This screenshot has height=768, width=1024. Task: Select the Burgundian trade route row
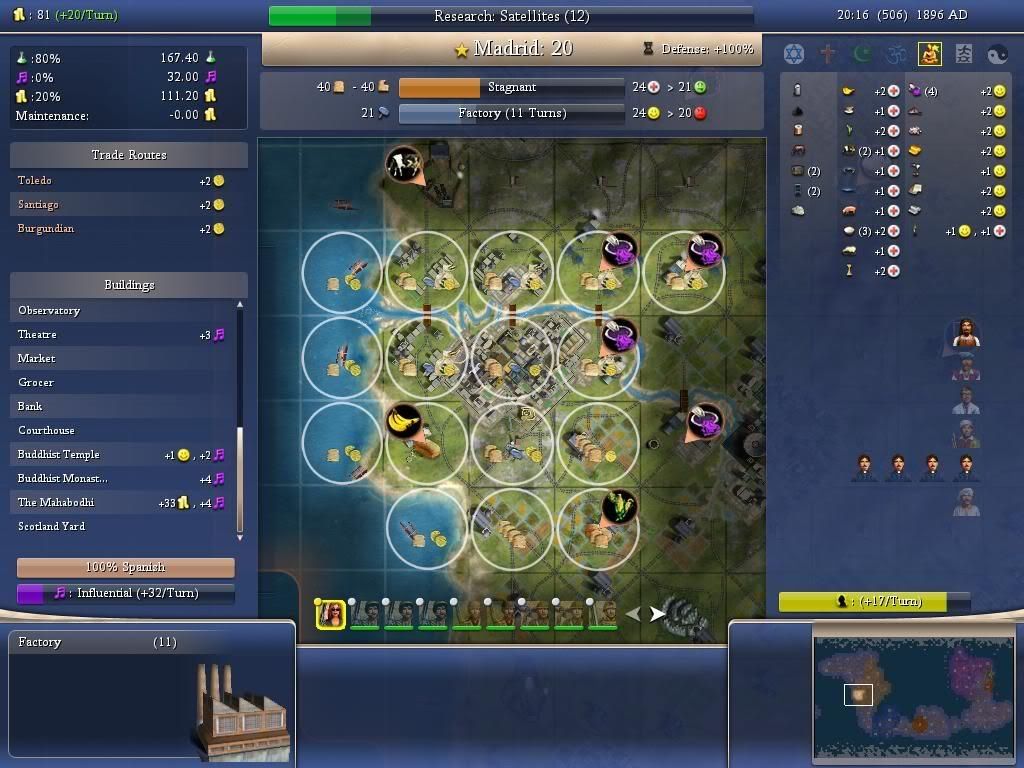point(46,228)
